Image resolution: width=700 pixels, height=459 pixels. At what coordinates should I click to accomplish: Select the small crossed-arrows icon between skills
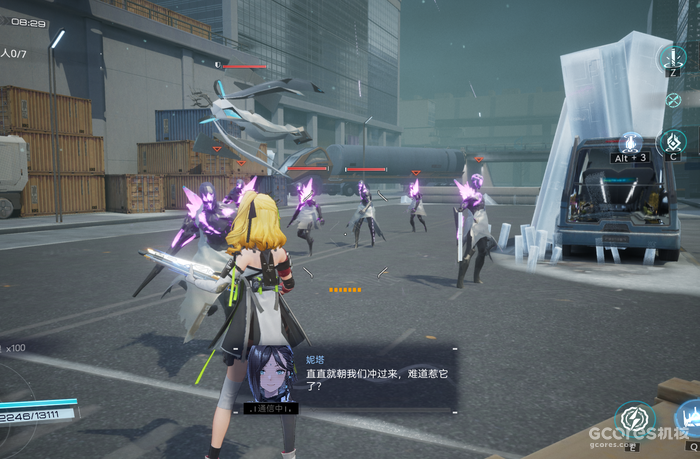coord(673,100)
